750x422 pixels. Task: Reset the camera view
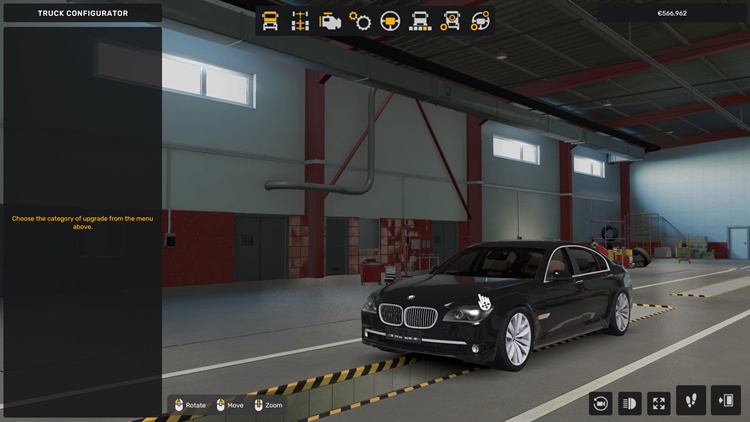point(601,403)
